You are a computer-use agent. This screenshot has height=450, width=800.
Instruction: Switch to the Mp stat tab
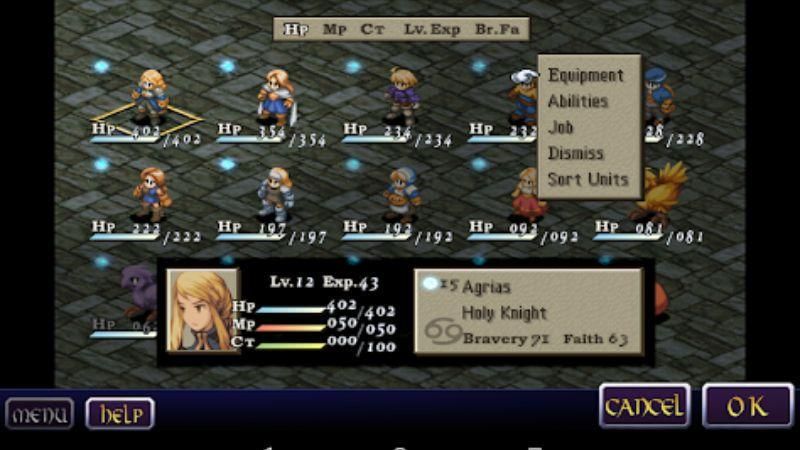335,30
